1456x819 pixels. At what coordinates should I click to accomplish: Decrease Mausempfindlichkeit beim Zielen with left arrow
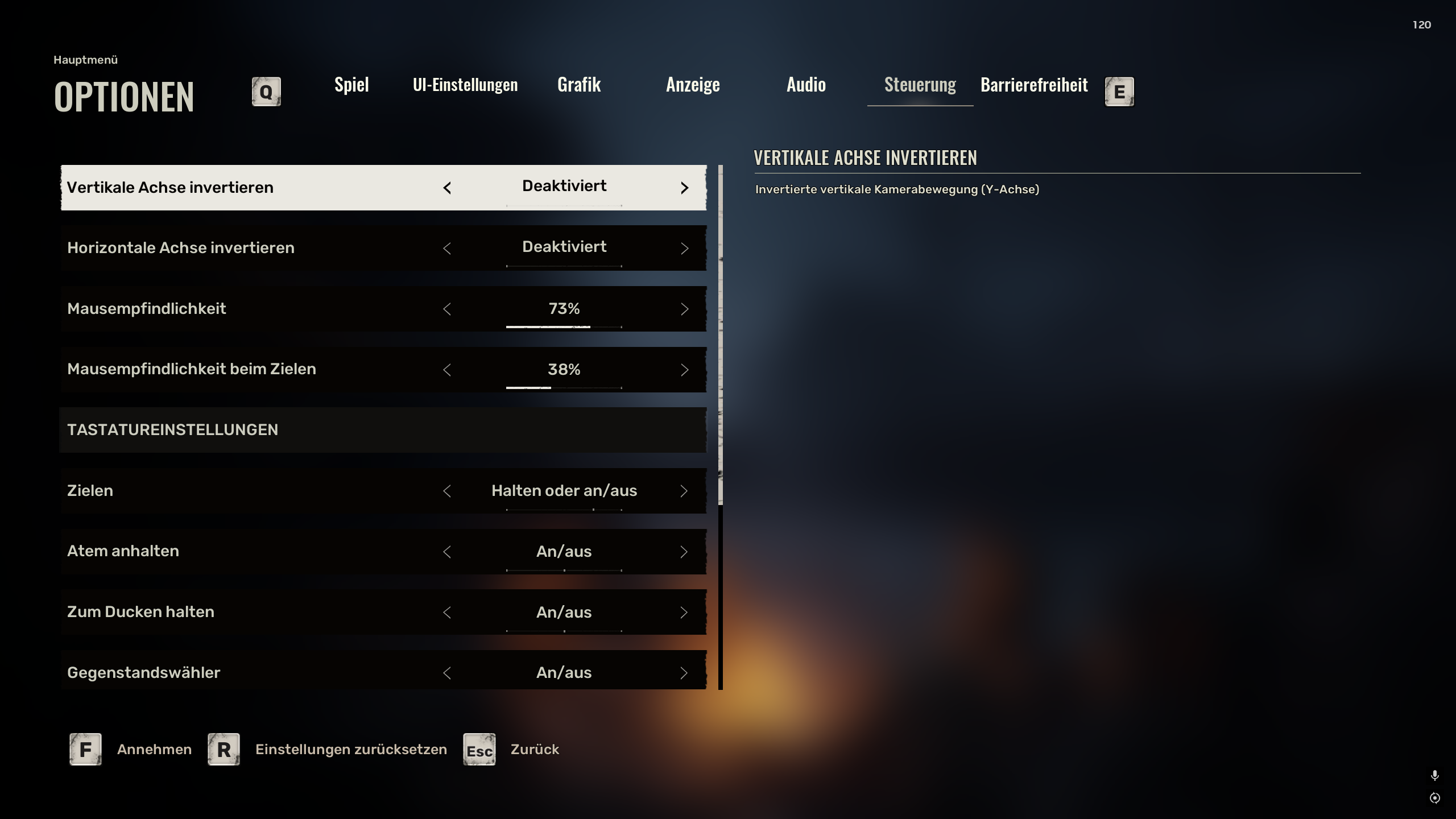(x=447, y=370)
